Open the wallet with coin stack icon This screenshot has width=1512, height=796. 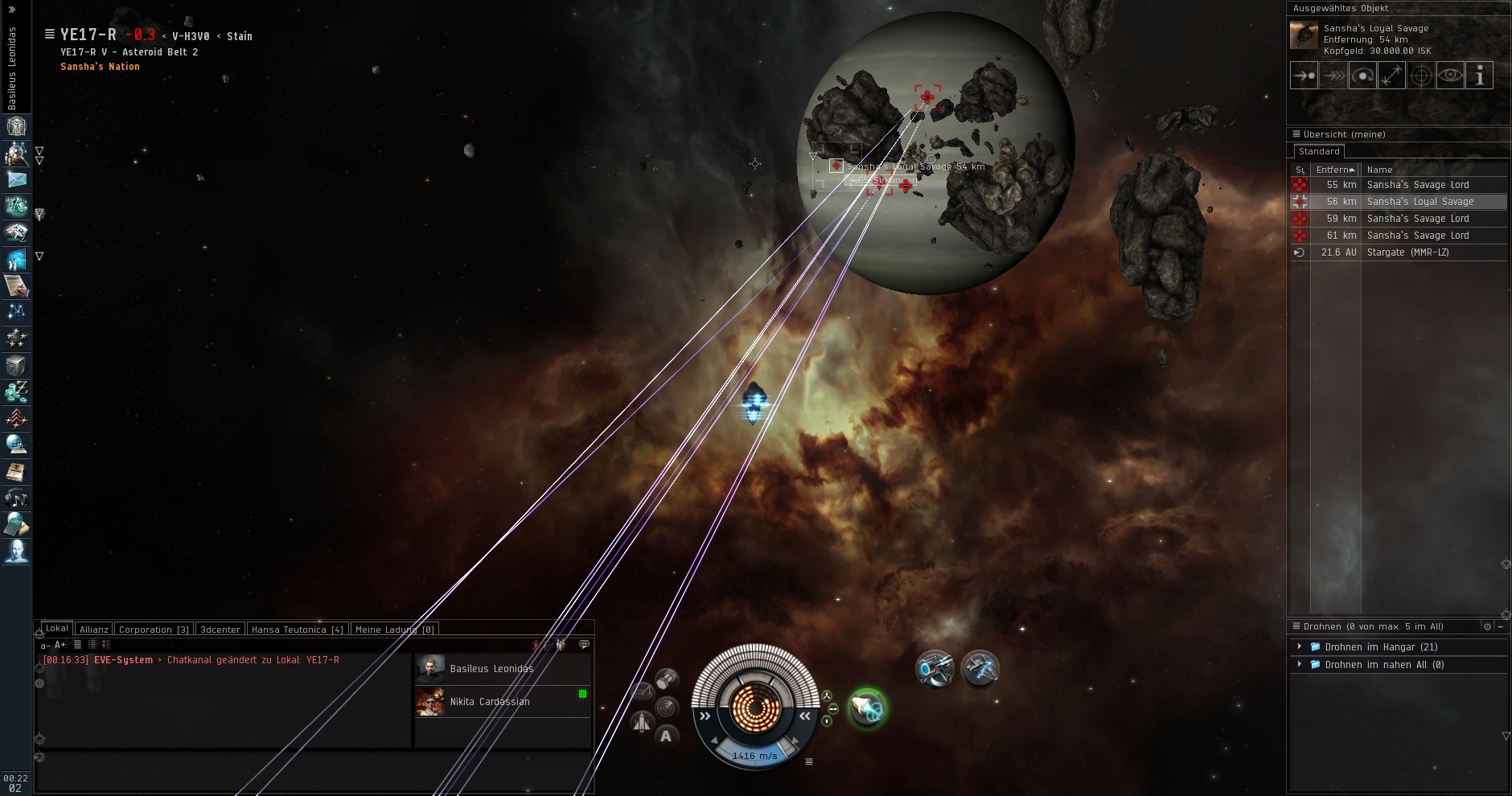(16, 392)
